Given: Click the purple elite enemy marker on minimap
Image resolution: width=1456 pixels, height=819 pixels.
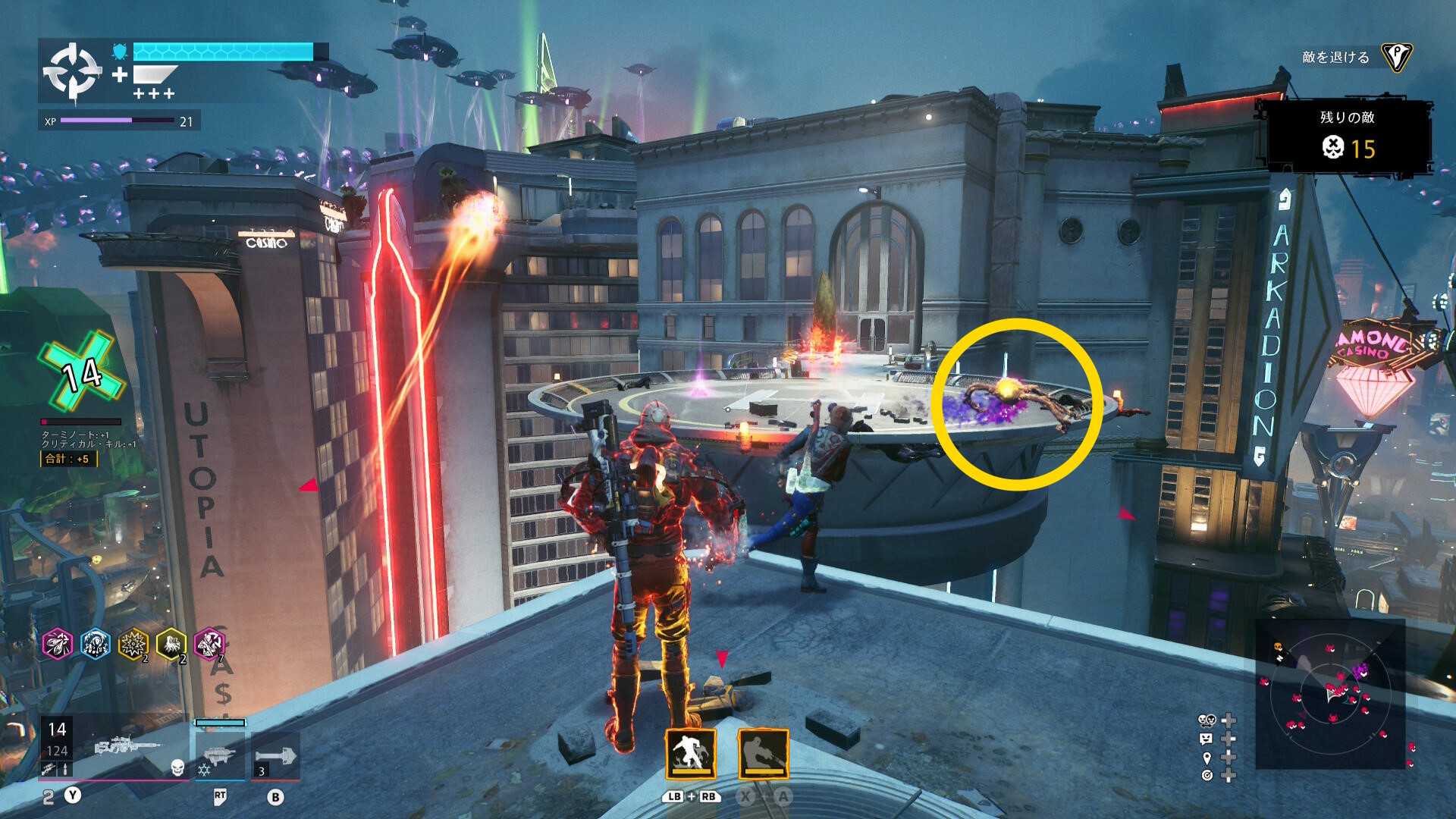Looking at the screenshot, I should click(x=1360, y=670).
